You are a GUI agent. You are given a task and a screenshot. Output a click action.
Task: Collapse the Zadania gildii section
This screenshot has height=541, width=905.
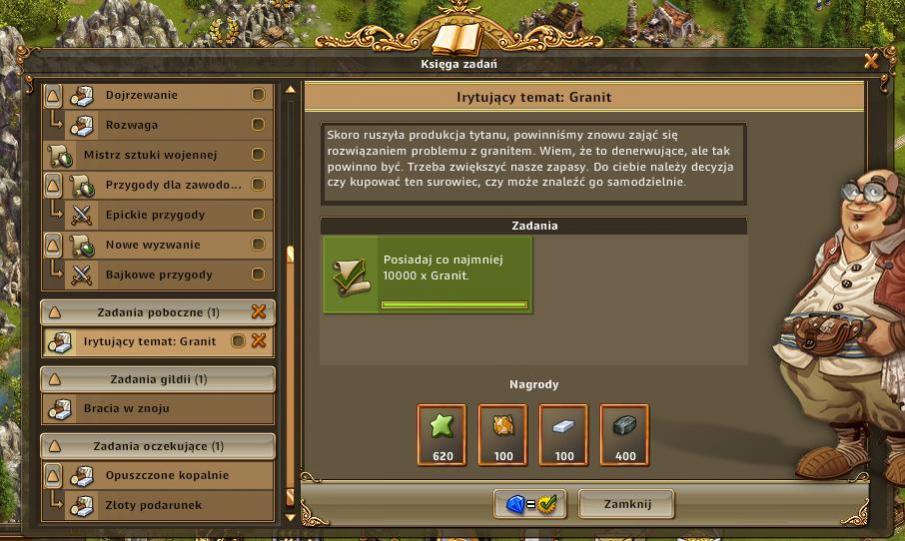tap(53, 379)
